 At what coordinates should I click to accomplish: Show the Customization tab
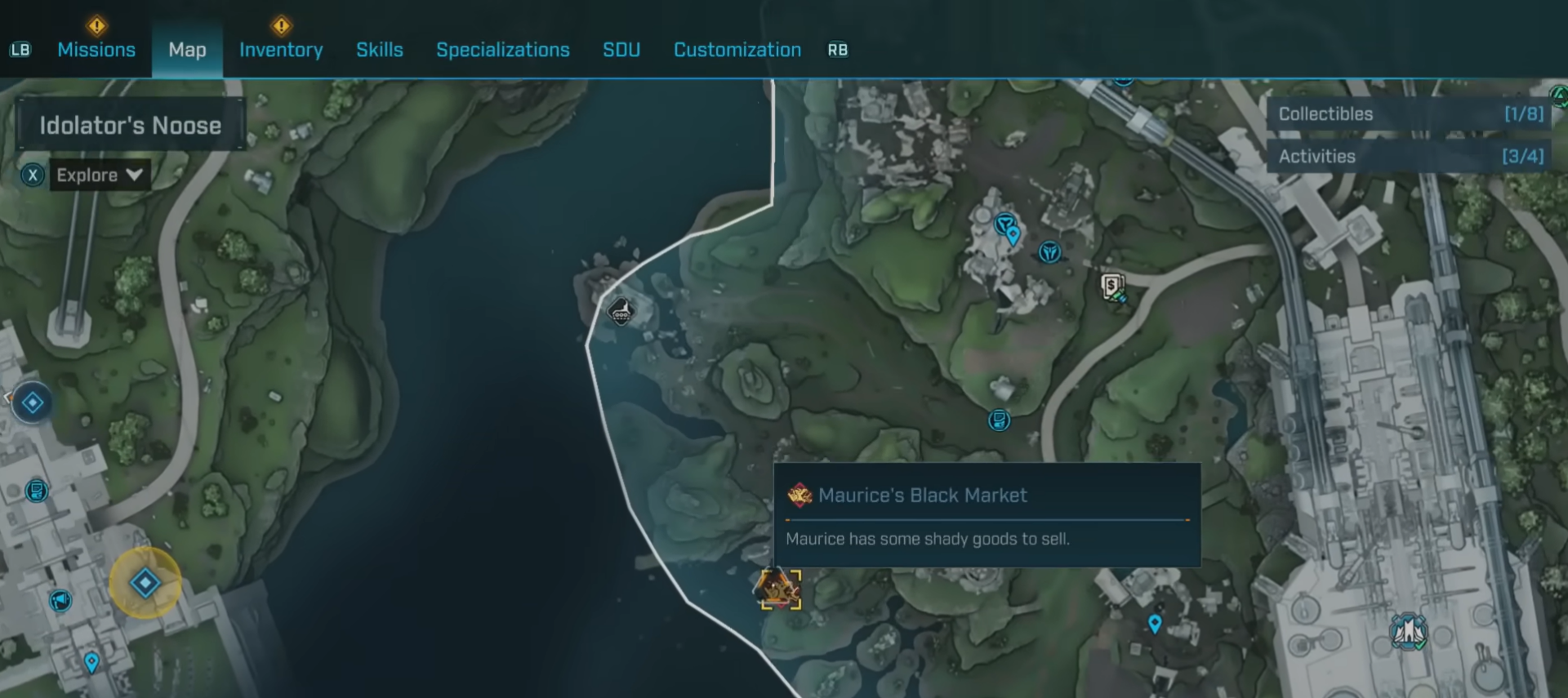[737, 50]
